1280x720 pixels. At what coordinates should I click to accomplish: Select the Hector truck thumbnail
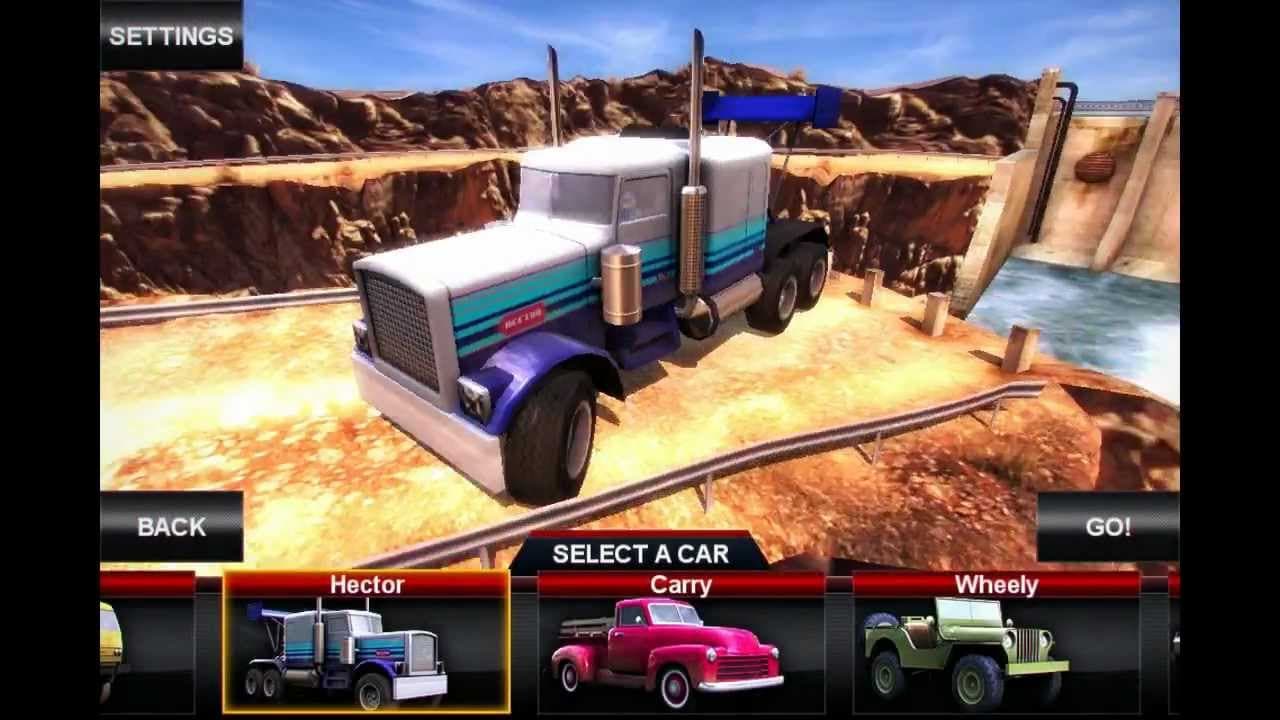(x=365, y=650)
